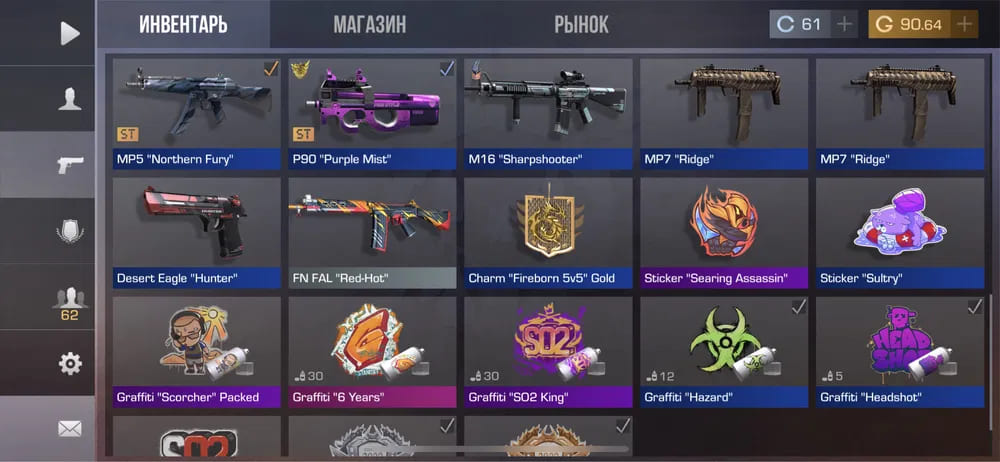Select the Инвентарь tab

[x=183, y=24]
